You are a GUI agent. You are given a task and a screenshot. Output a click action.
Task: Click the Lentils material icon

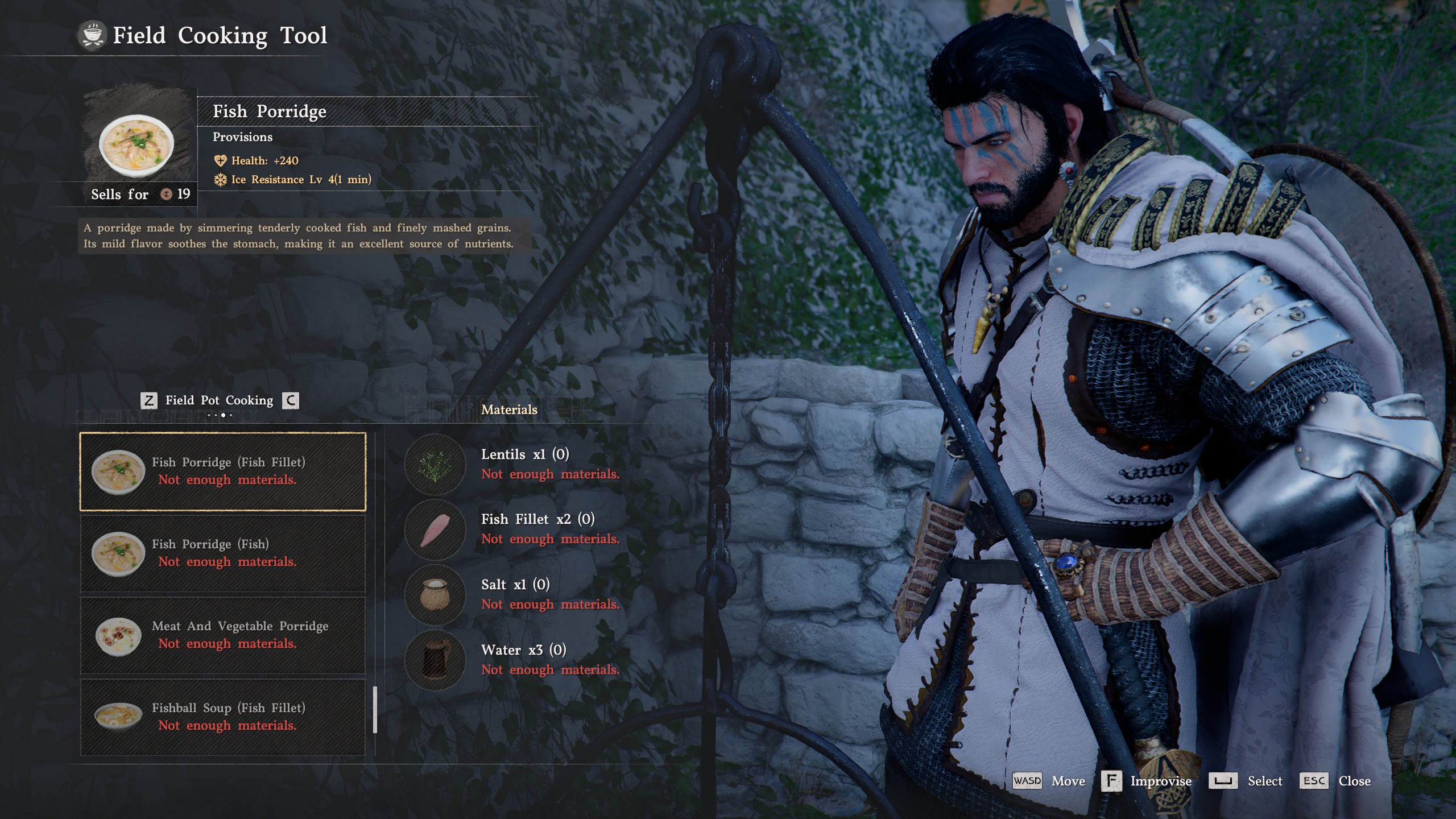click(x=435, y=465)
